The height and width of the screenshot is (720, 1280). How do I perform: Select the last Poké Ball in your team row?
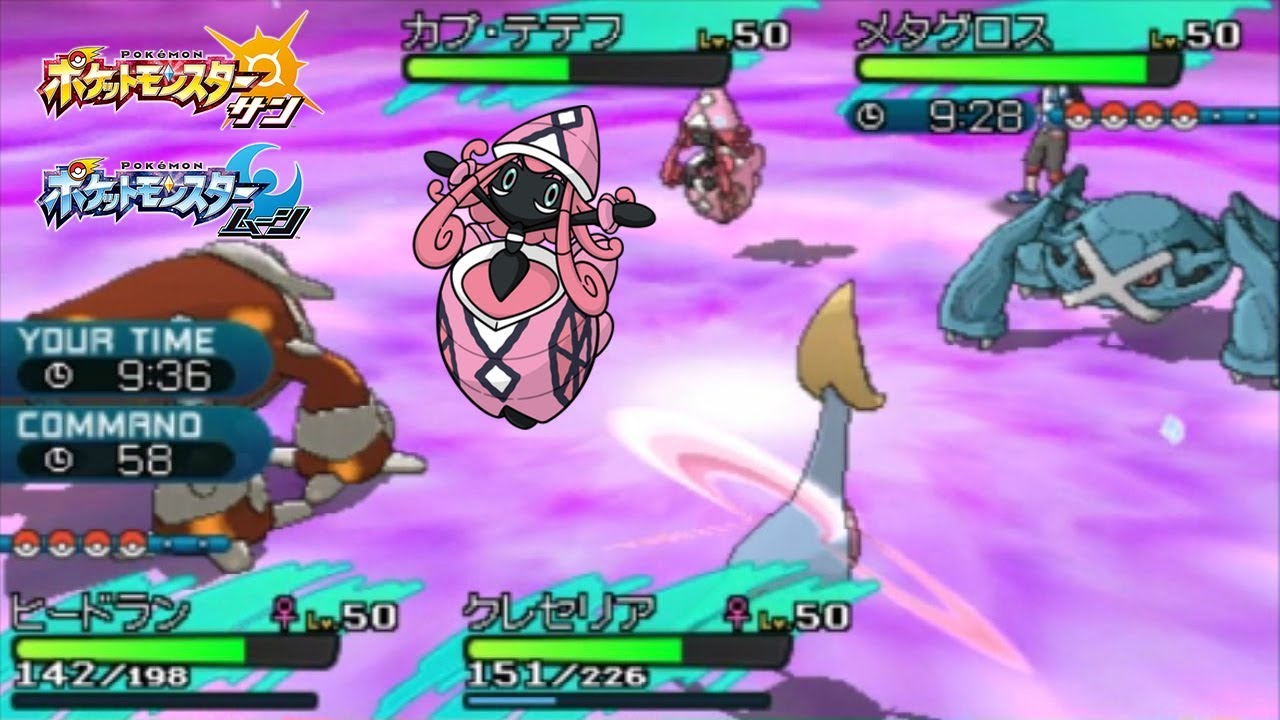click(131, 545)
